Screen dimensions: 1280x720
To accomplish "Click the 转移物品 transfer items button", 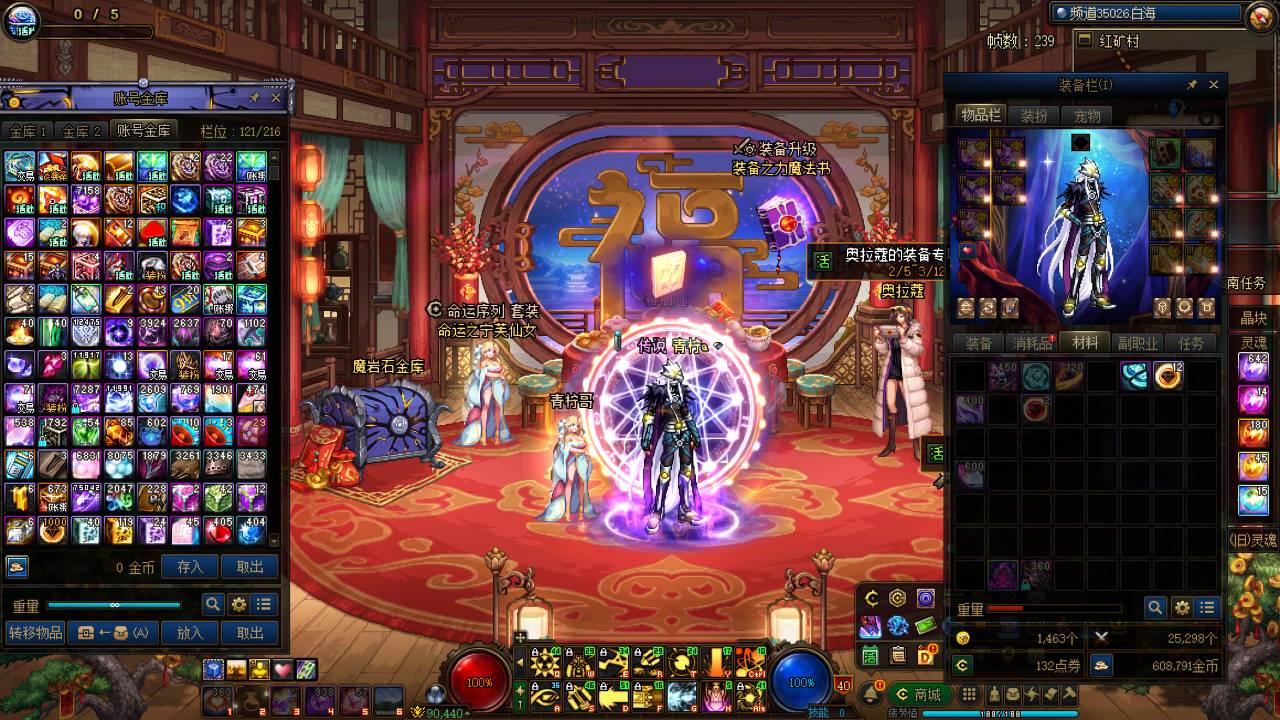I will click(35, 633).
